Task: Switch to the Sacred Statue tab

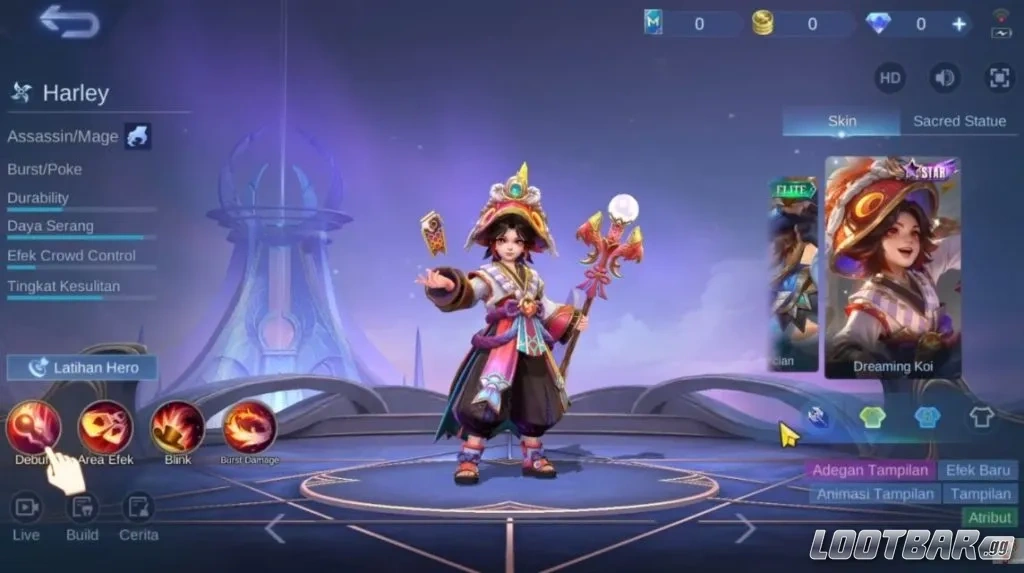Action: 959,121
